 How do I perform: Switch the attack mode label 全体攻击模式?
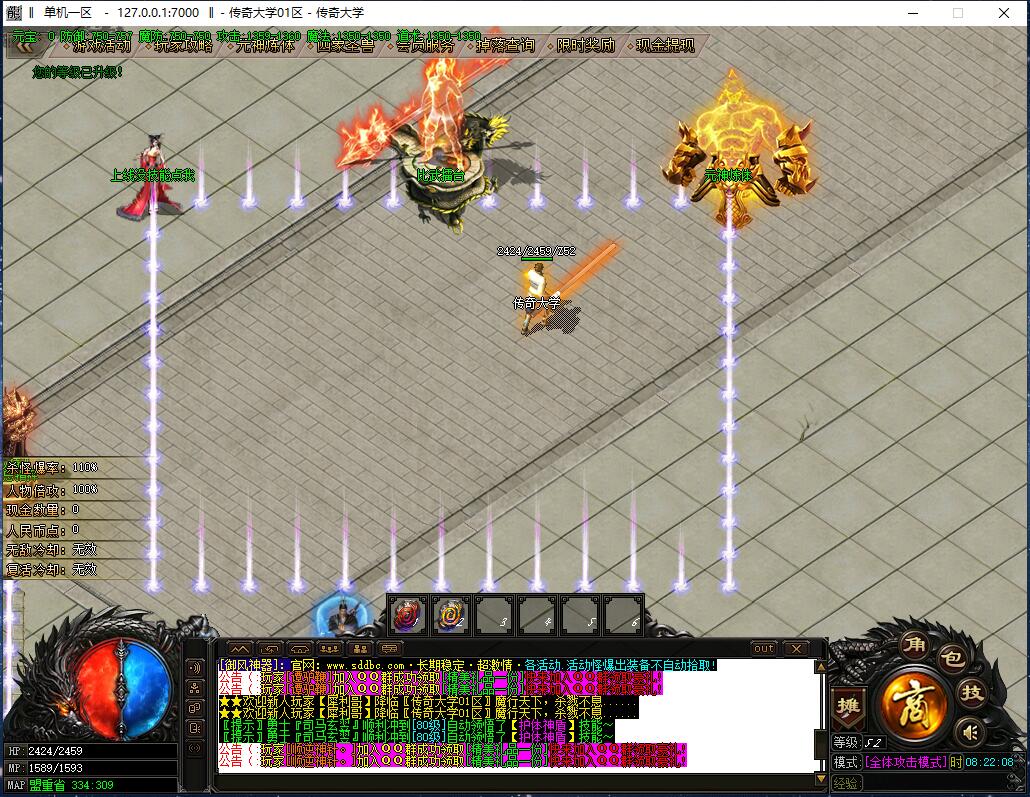tap(905, 762)
